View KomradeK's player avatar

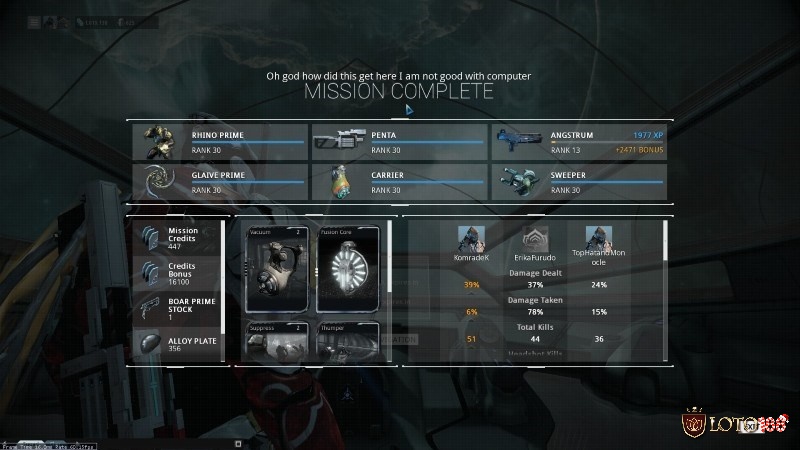[x=471, y=238]
